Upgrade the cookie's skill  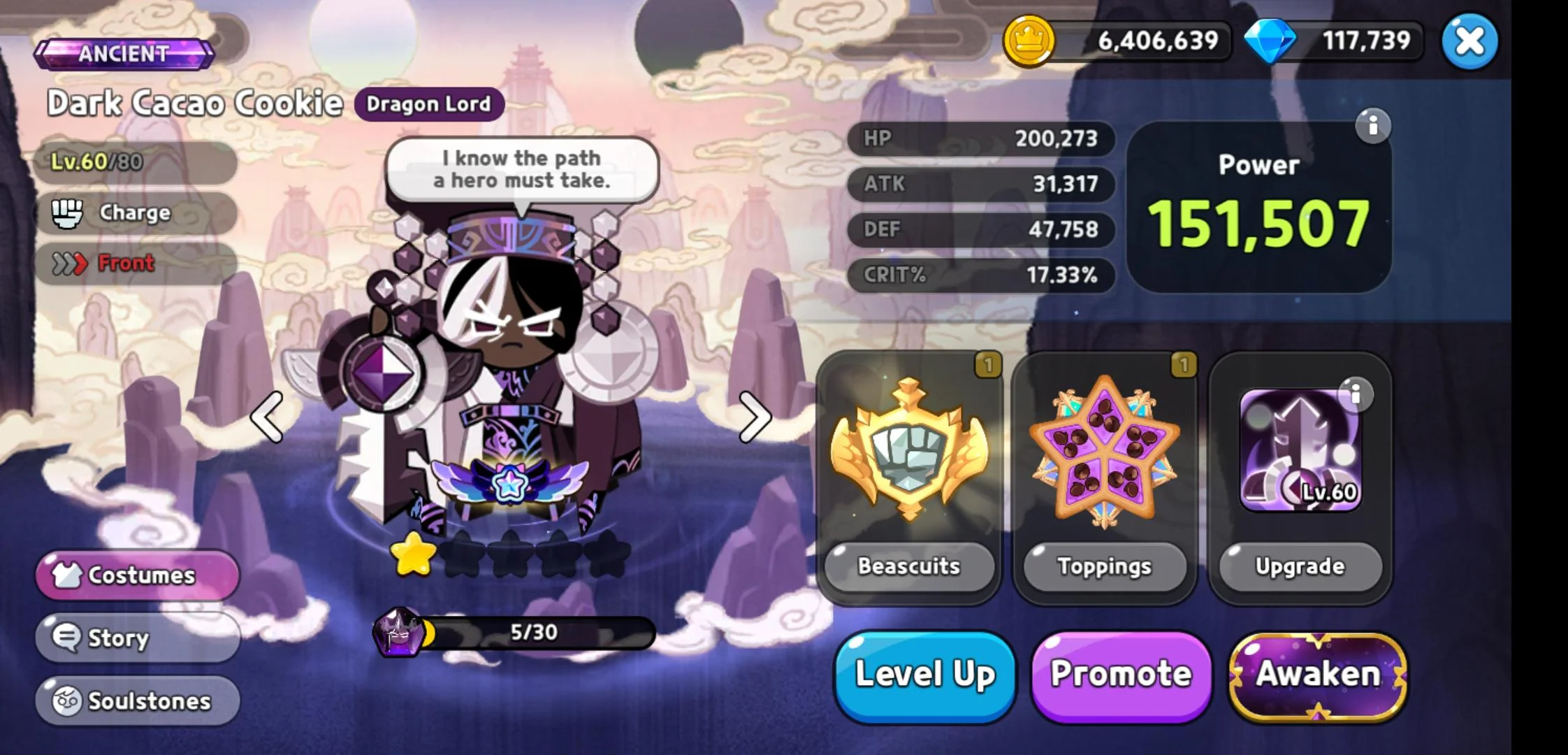(1300, 566)
